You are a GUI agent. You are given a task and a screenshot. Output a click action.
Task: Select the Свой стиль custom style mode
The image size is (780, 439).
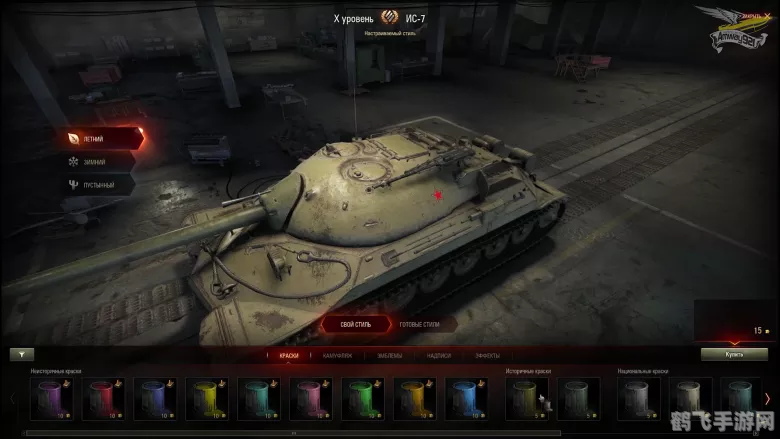coord(357,324)
